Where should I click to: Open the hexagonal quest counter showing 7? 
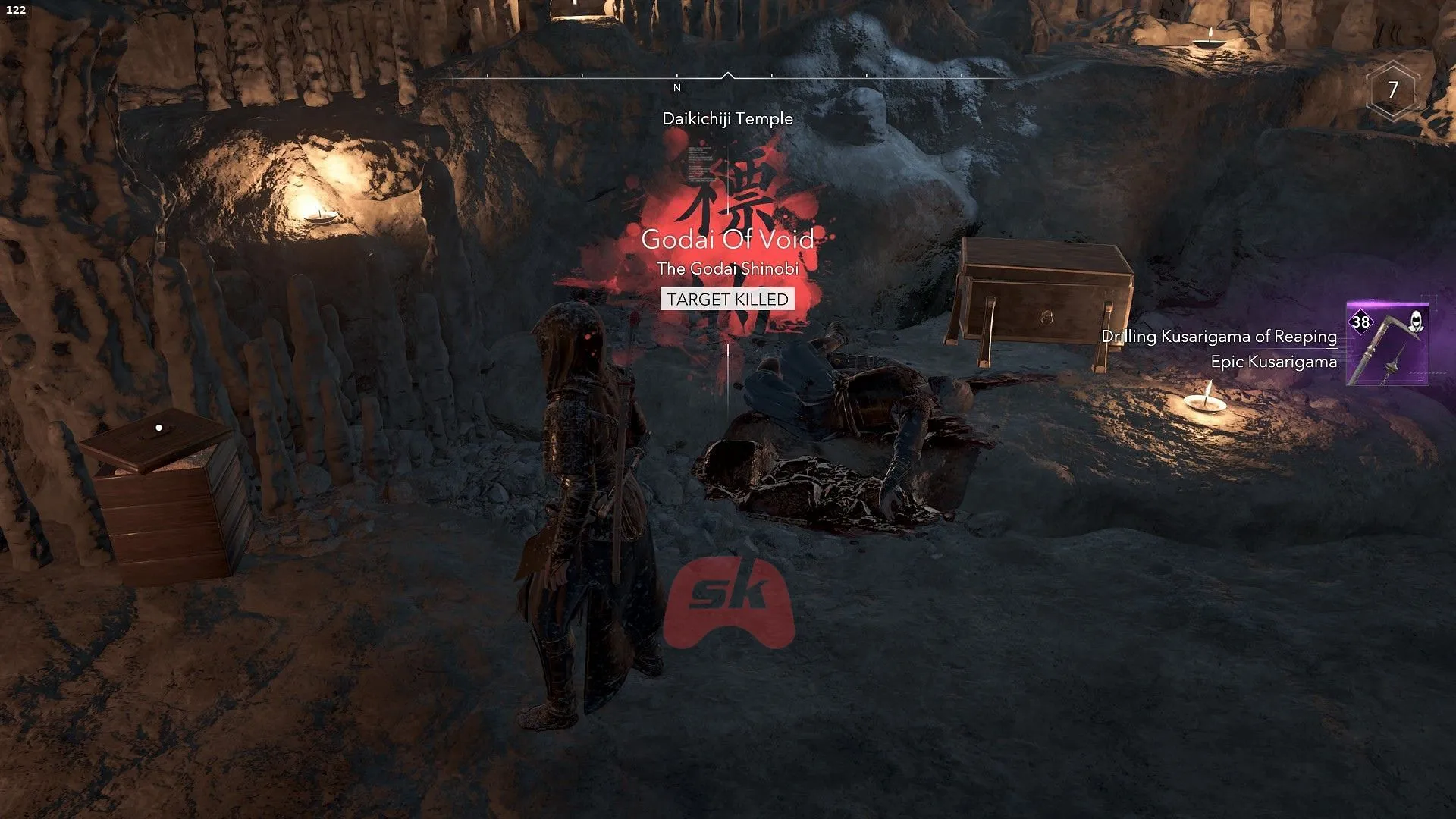(x=1392, y=89)
